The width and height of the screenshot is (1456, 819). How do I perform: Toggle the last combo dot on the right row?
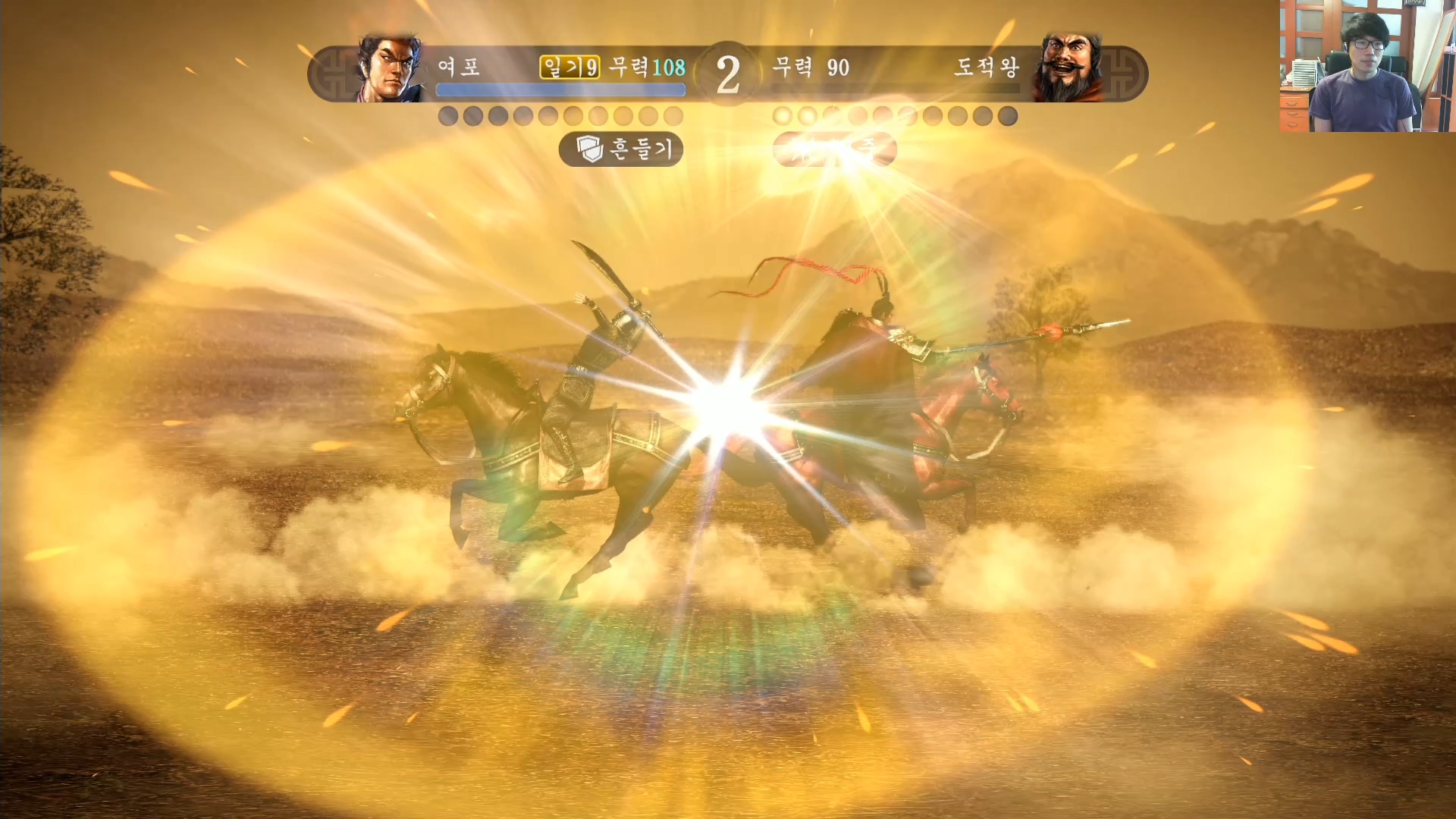pyautogui.click(x=1008, y=115)
